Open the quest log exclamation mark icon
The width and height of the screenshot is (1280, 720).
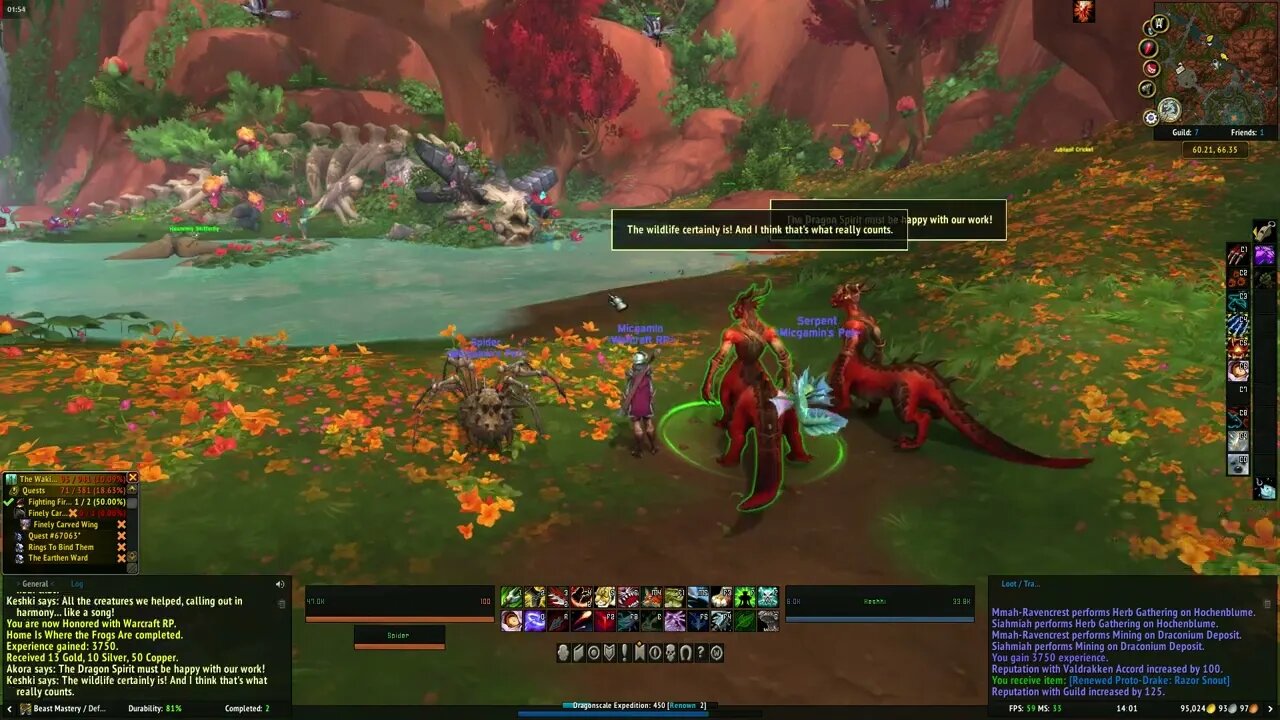pos(626,653)
